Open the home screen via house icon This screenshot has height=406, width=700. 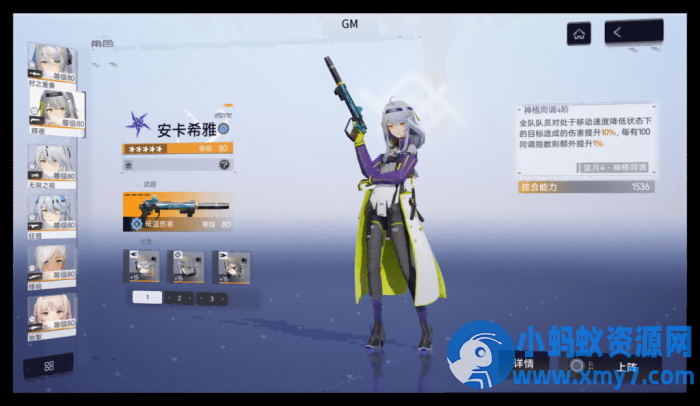(578, 33)
